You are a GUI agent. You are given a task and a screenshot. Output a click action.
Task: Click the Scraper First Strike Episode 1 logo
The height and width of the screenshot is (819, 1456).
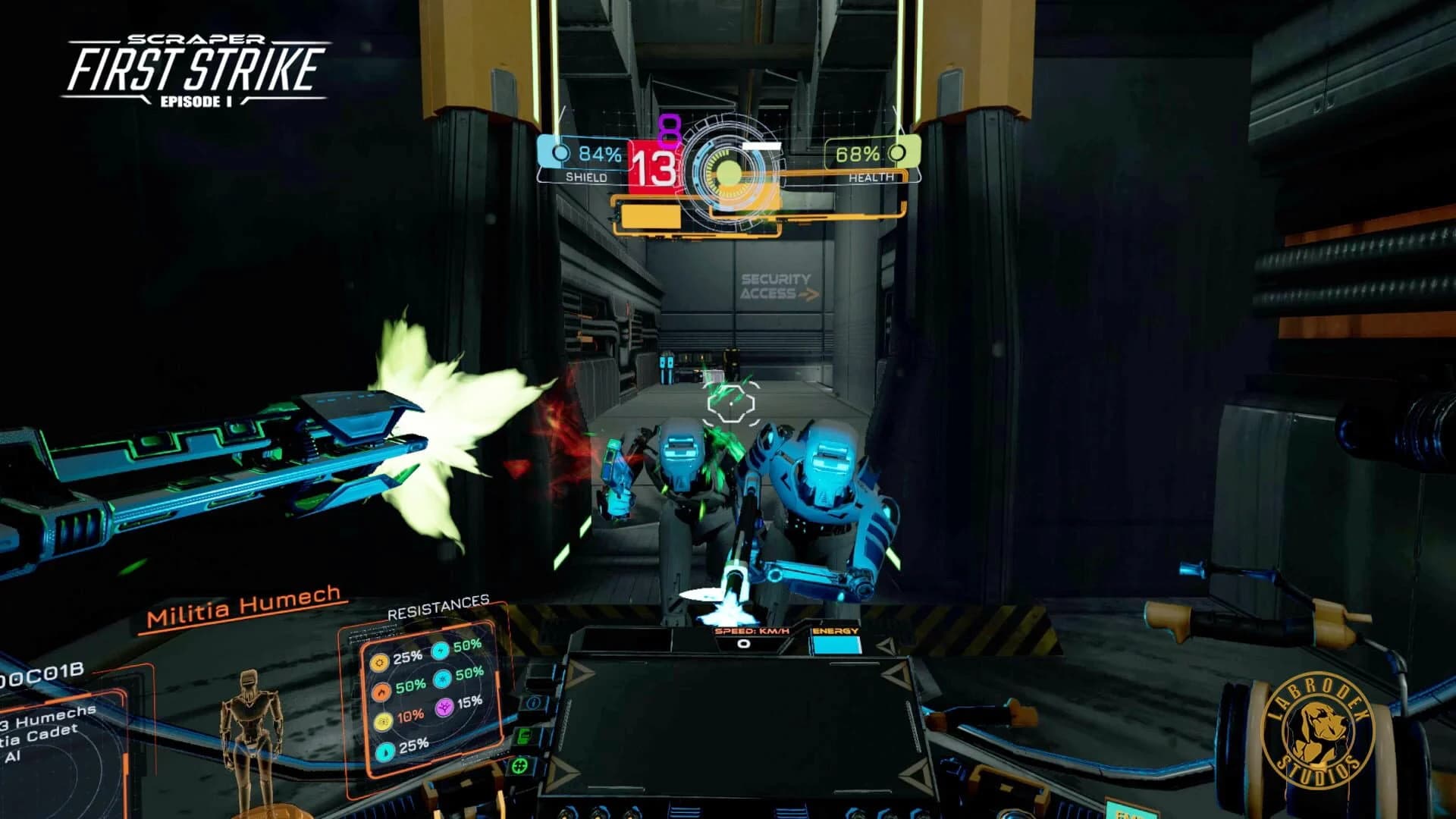point(192,68)
